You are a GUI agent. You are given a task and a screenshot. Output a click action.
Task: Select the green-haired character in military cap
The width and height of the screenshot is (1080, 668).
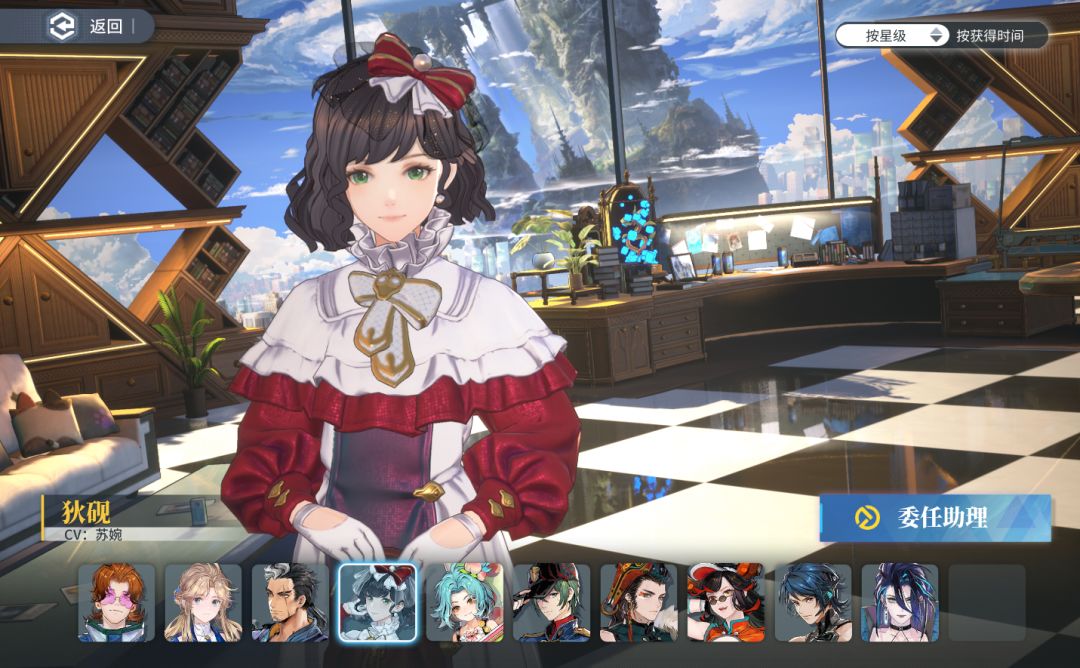pyautogui.click(x=551, y=602)
